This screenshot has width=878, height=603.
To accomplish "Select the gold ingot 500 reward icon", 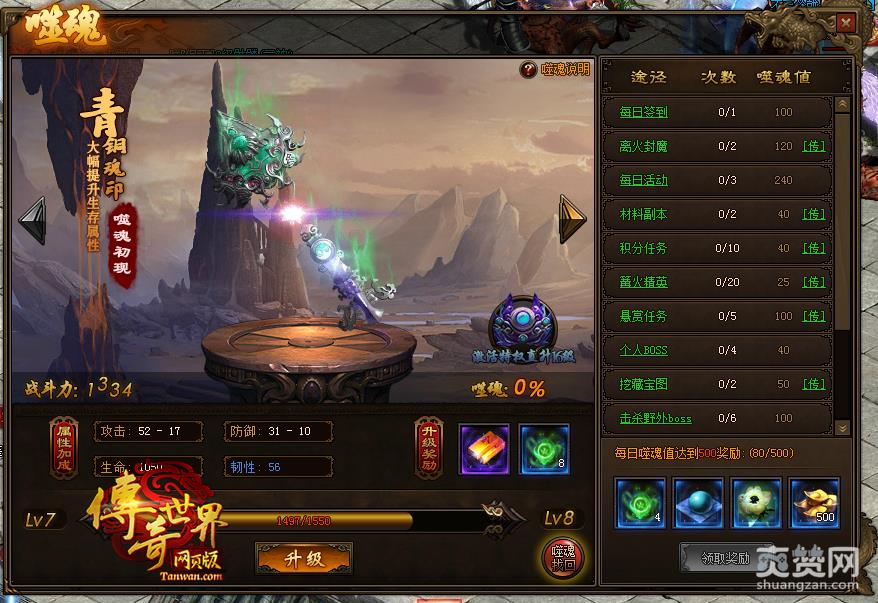I will (815, 502).
